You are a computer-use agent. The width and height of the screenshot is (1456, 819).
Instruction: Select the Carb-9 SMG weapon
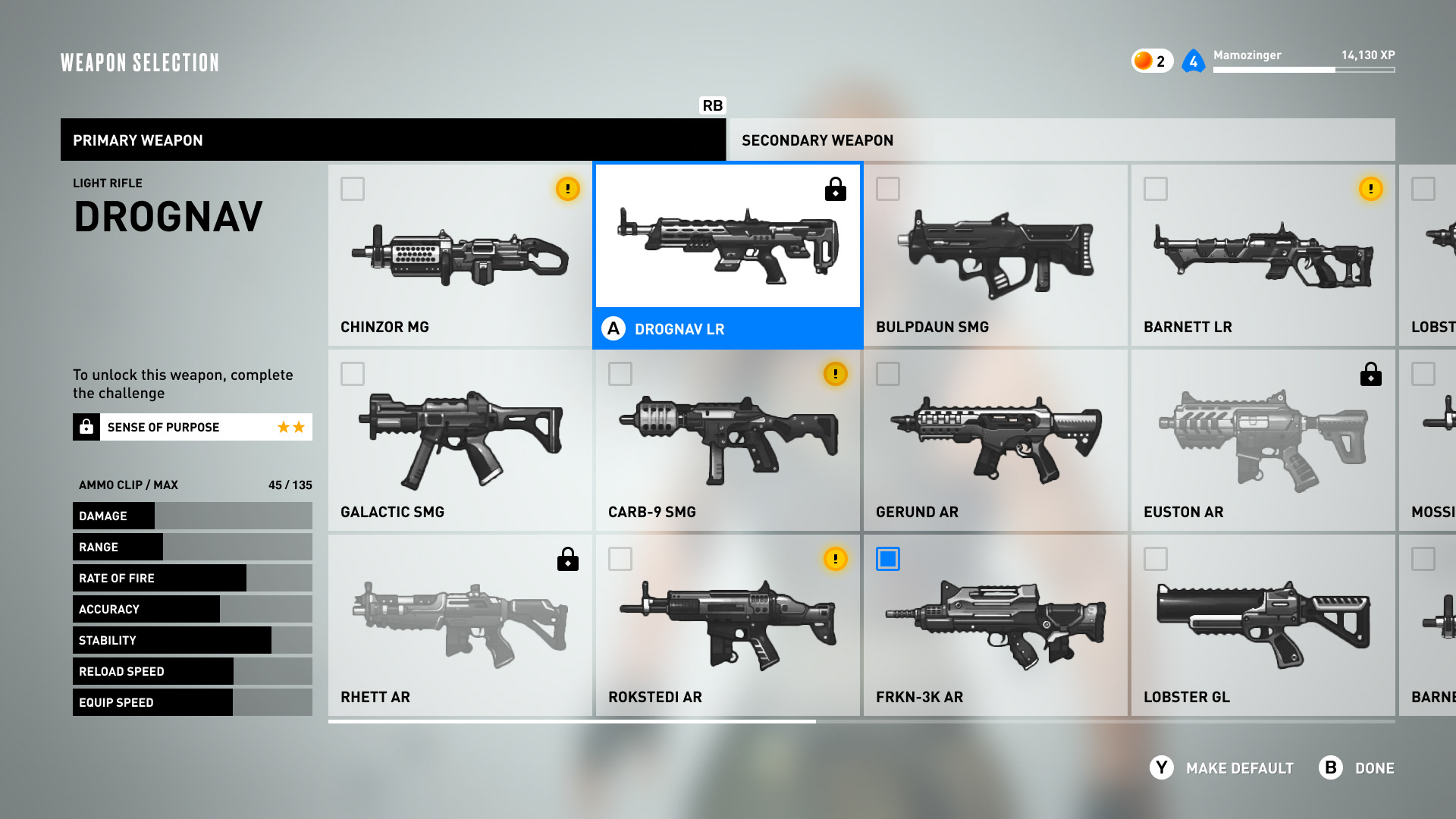727,441
